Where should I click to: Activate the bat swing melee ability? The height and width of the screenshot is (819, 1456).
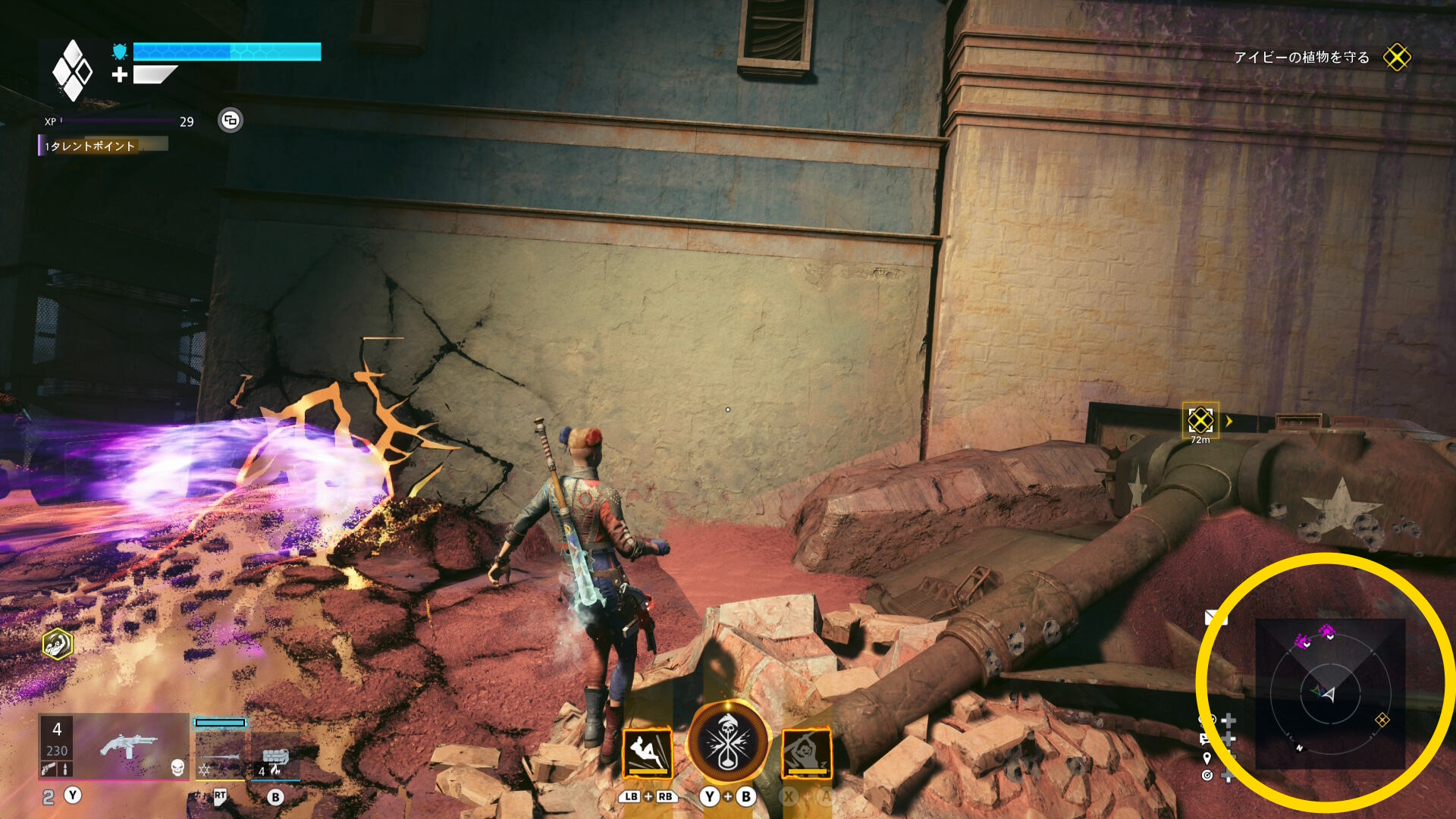pos(807,753)
